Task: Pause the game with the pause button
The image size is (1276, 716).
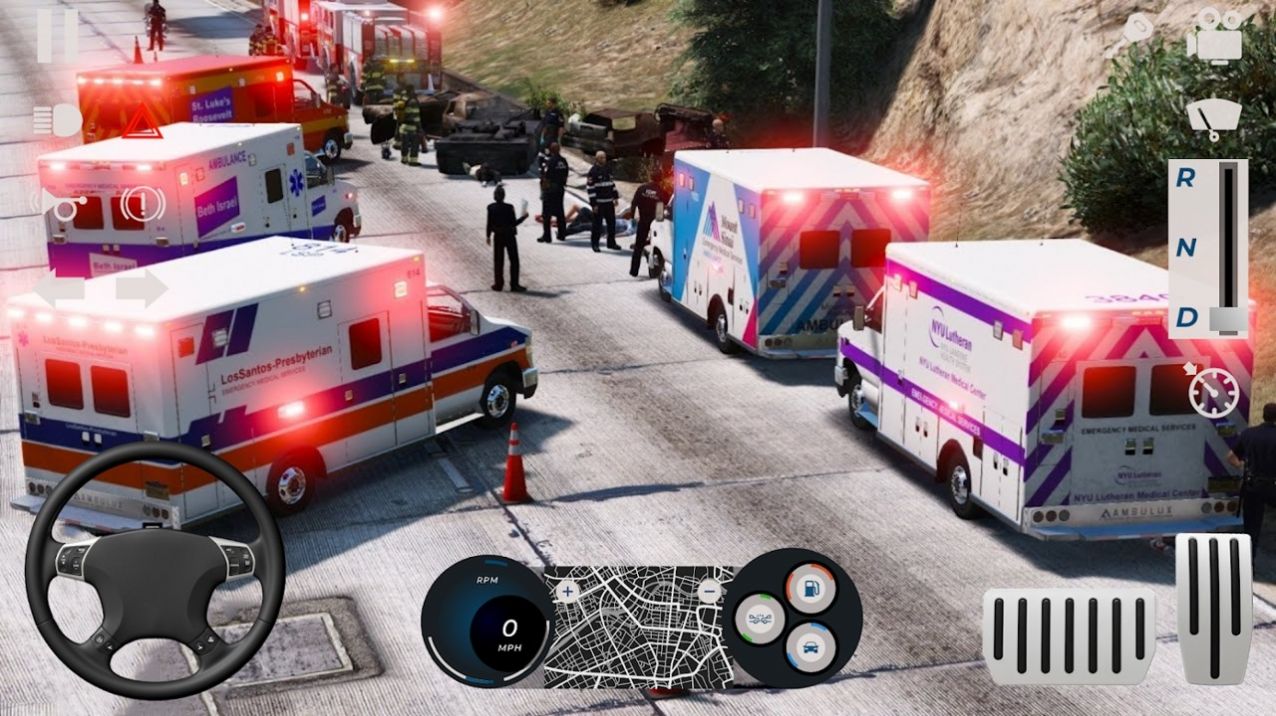Action: click(57, 35)
